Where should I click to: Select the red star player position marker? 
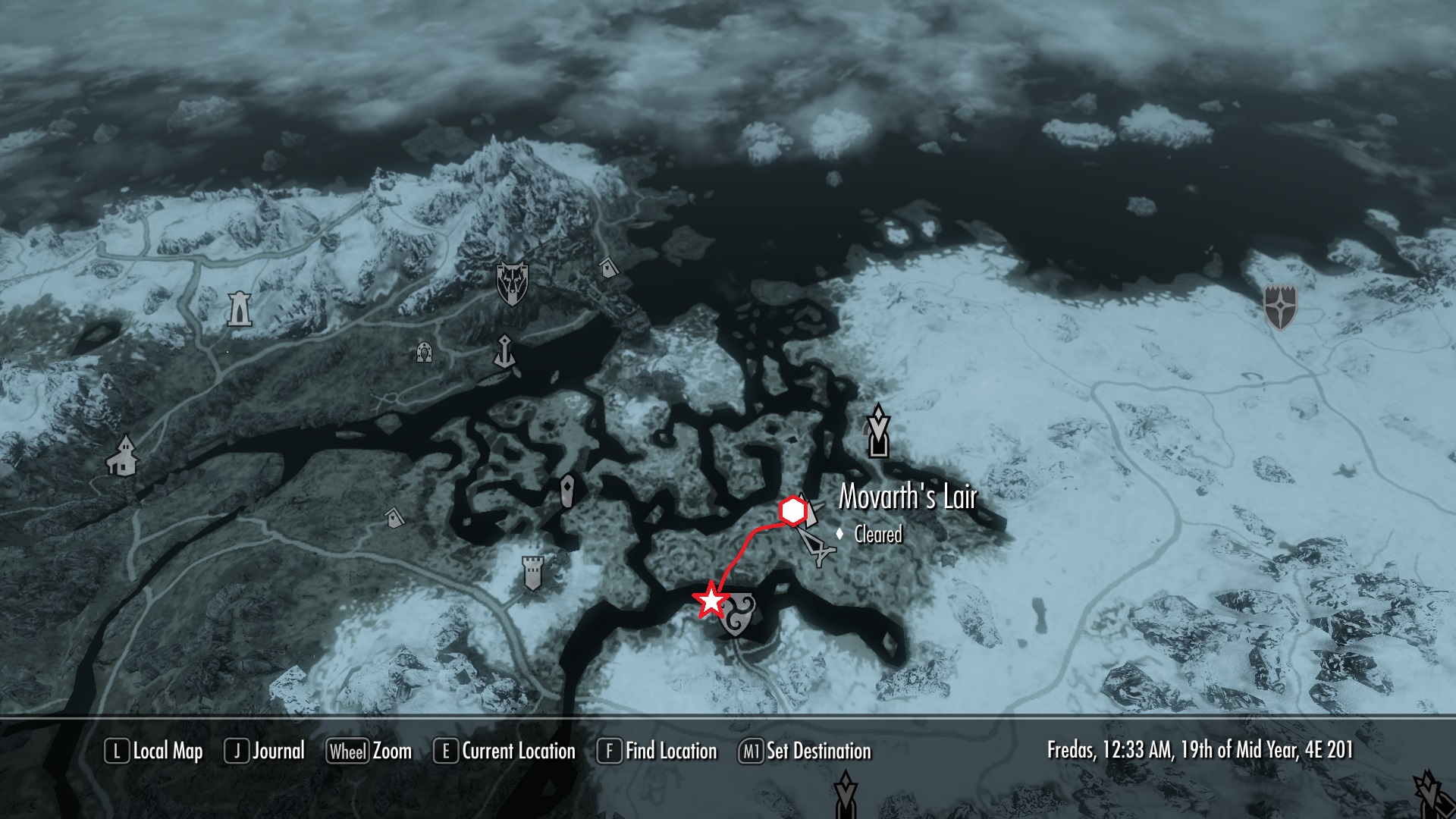pos(711,601)
